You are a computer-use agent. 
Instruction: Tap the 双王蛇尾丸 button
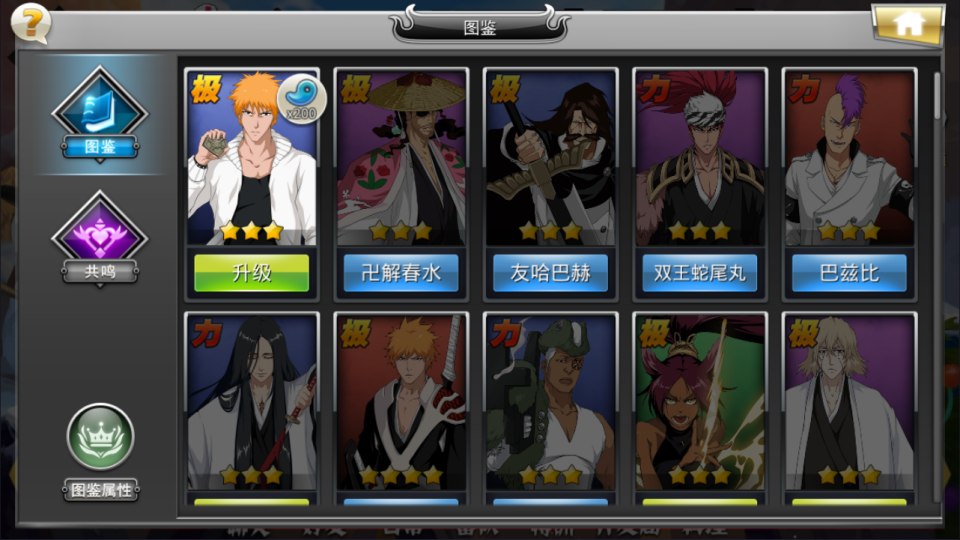click(700, 272)
